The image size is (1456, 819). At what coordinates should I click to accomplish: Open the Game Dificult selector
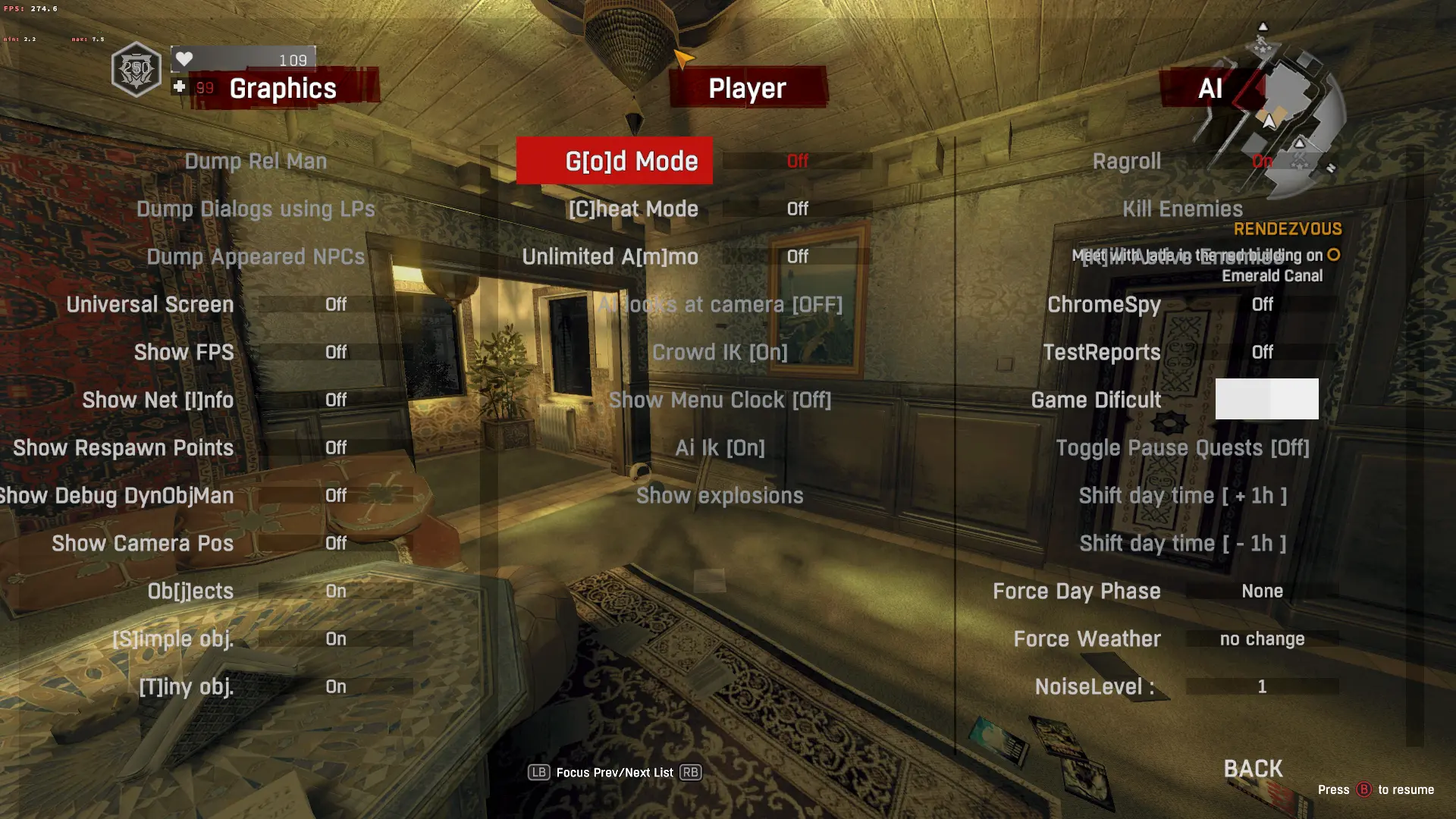pos(1096,400)
